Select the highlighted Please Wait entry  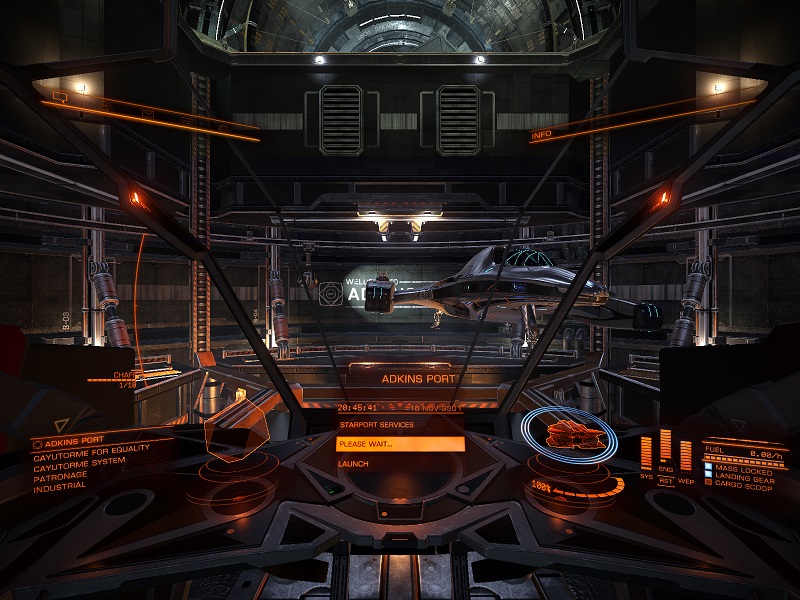tap(400, 444)
